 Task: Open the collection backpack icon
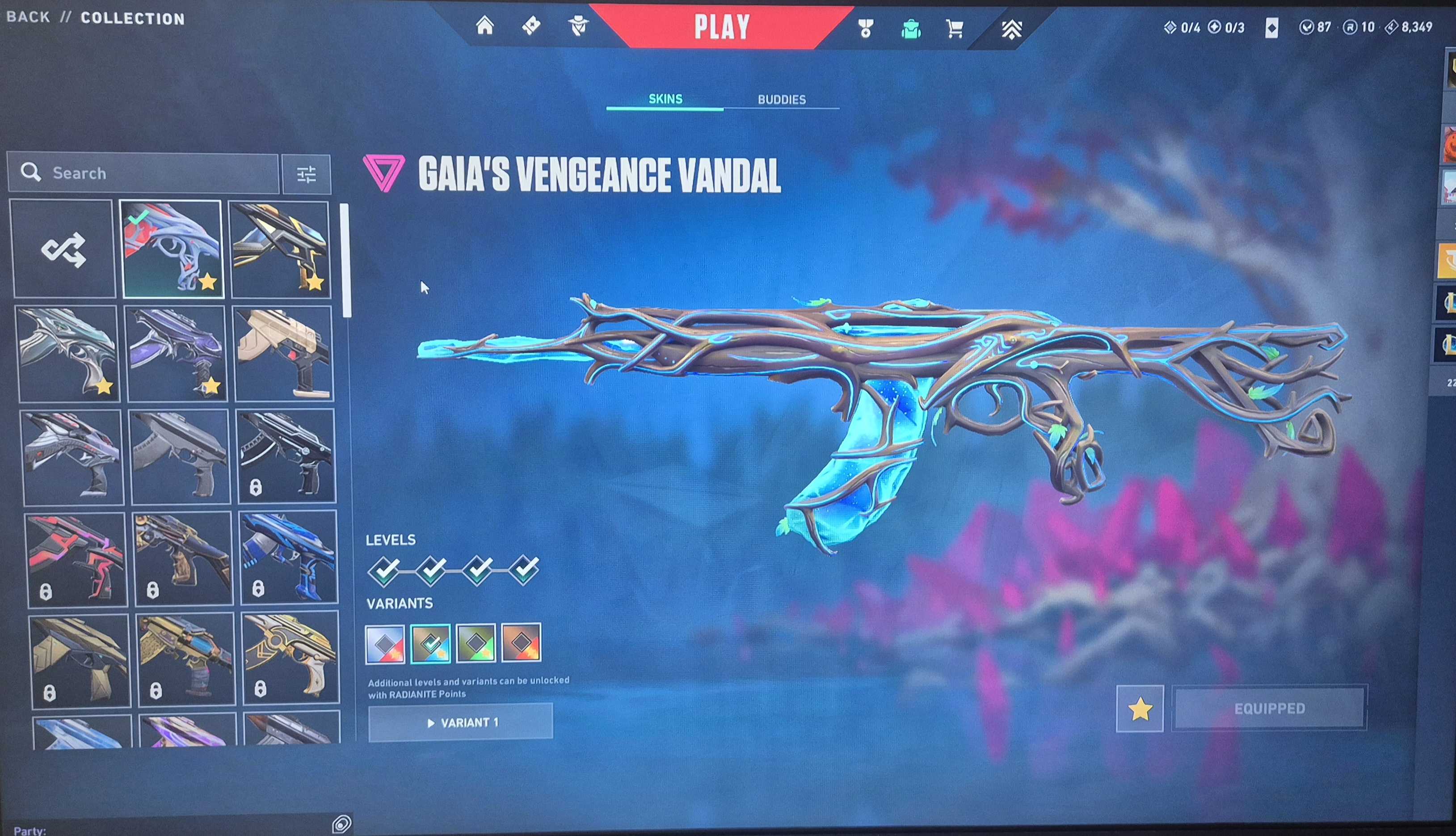[911, 28]
